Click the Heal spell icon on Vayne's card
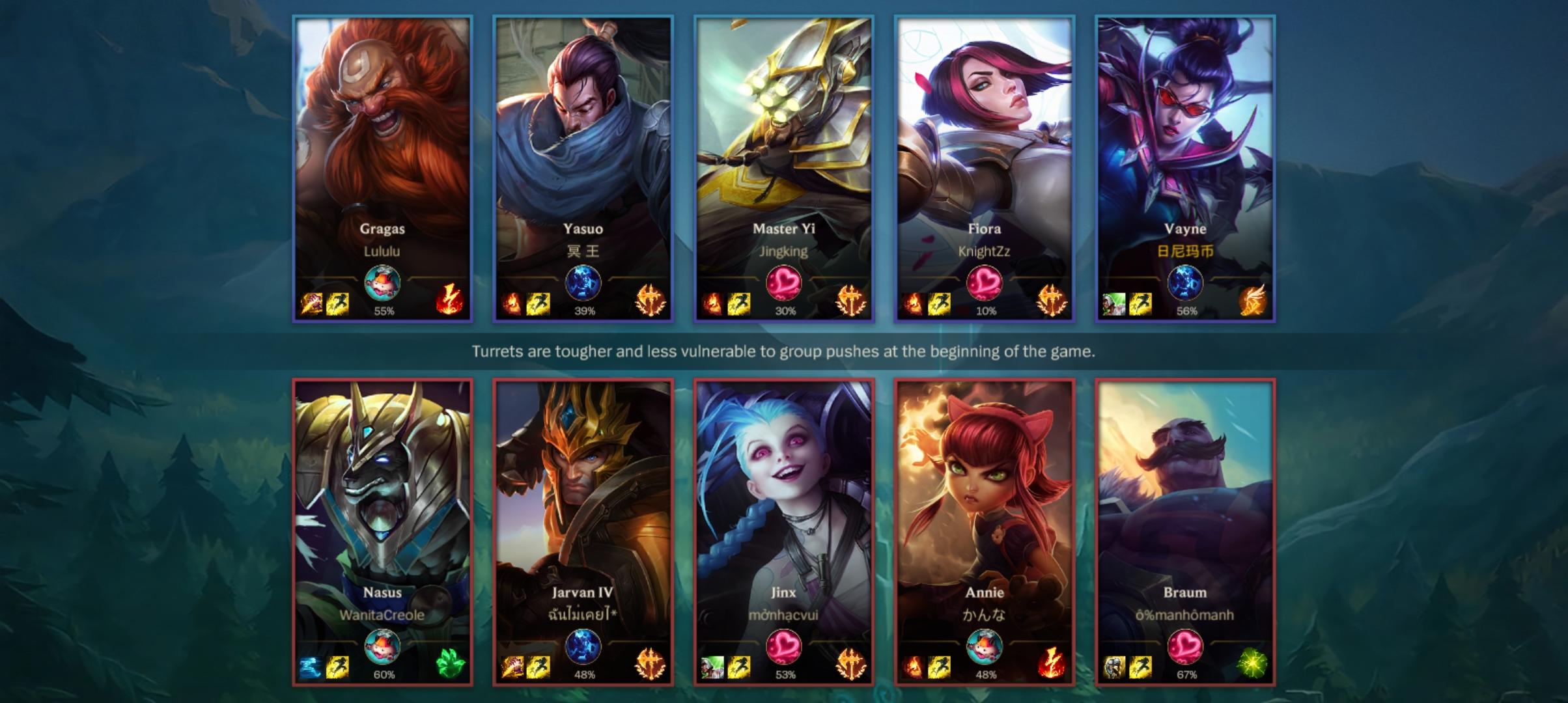Screen dimensions: 1568x703 (1114, 303)
